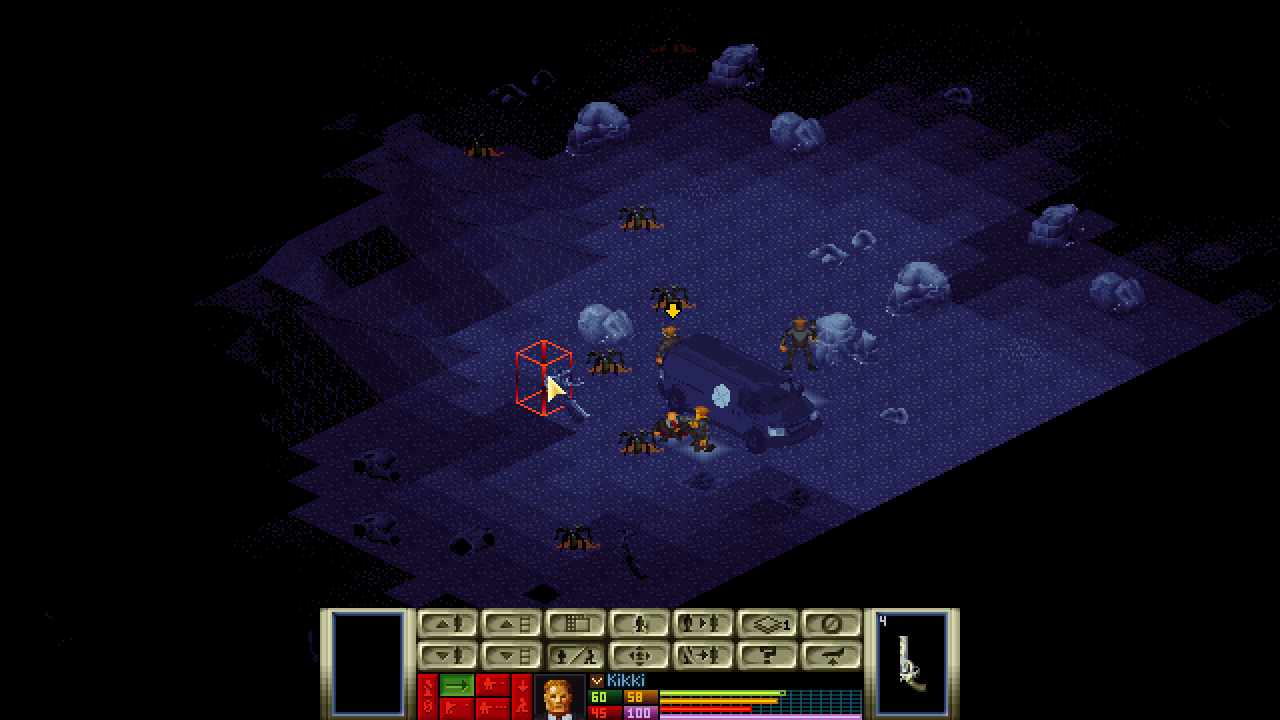Lower the view one level down
Image resolution: width=1280 pixels, height=720 pixels.
tap(511, 656)
